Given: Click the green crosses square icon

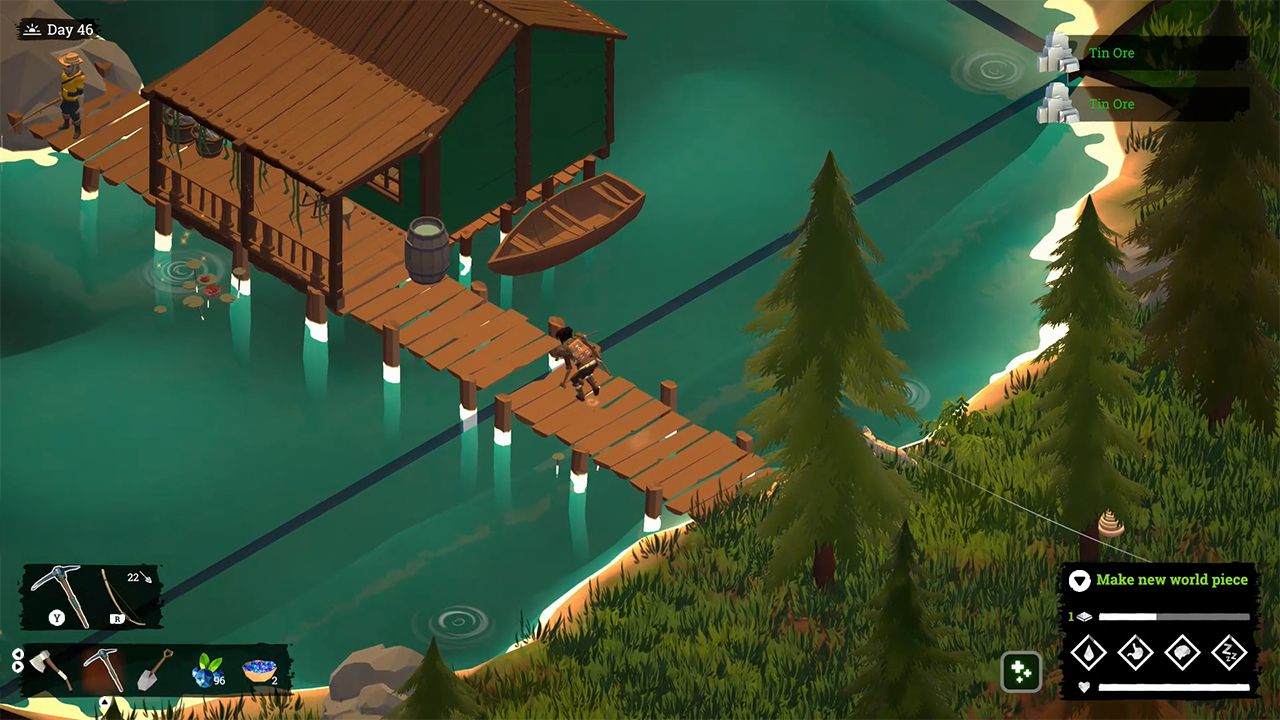Looking at the screenshot, I should coord(1019,673).
